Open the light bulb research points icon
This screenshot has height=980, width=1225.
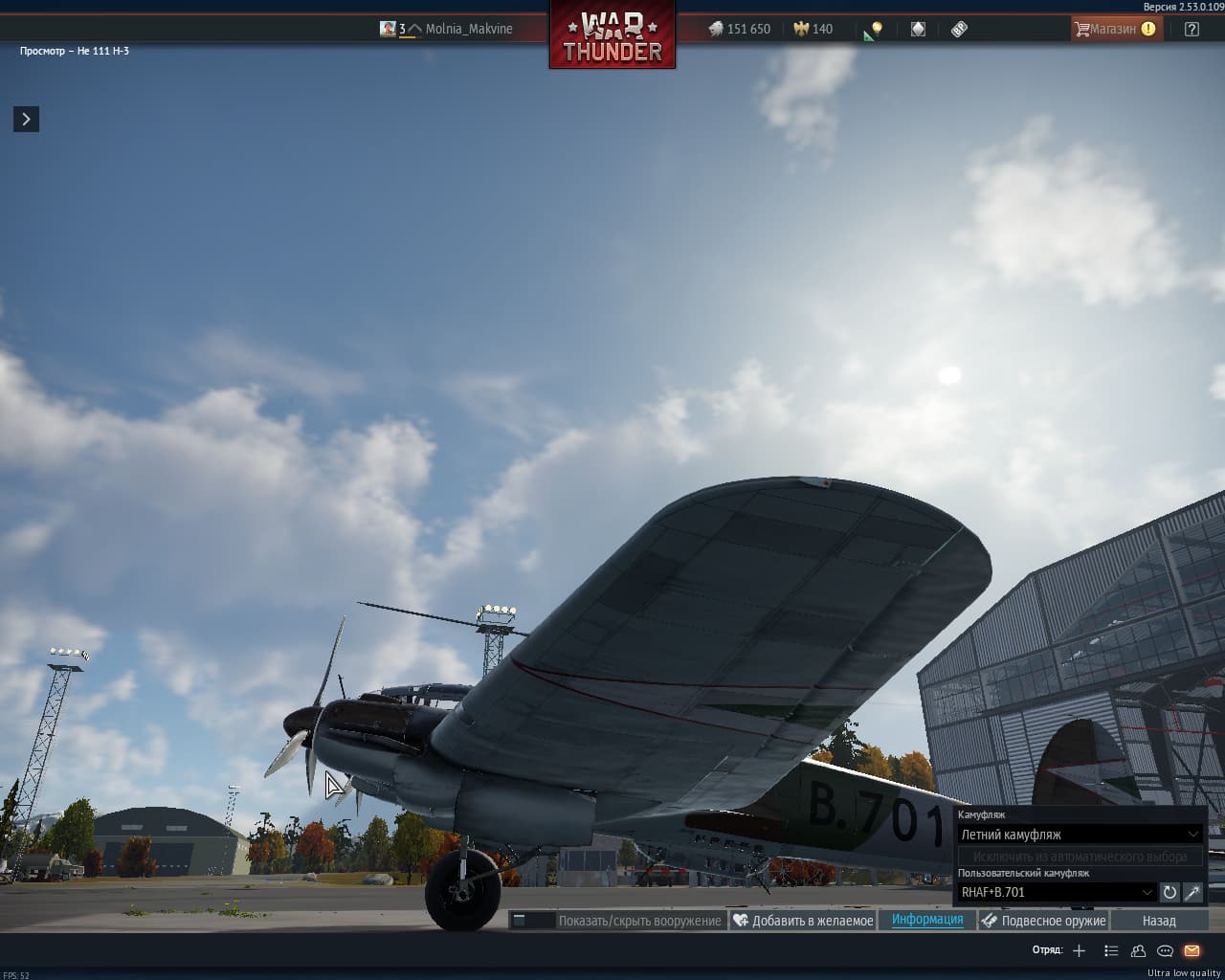click(x=873, y=30)
